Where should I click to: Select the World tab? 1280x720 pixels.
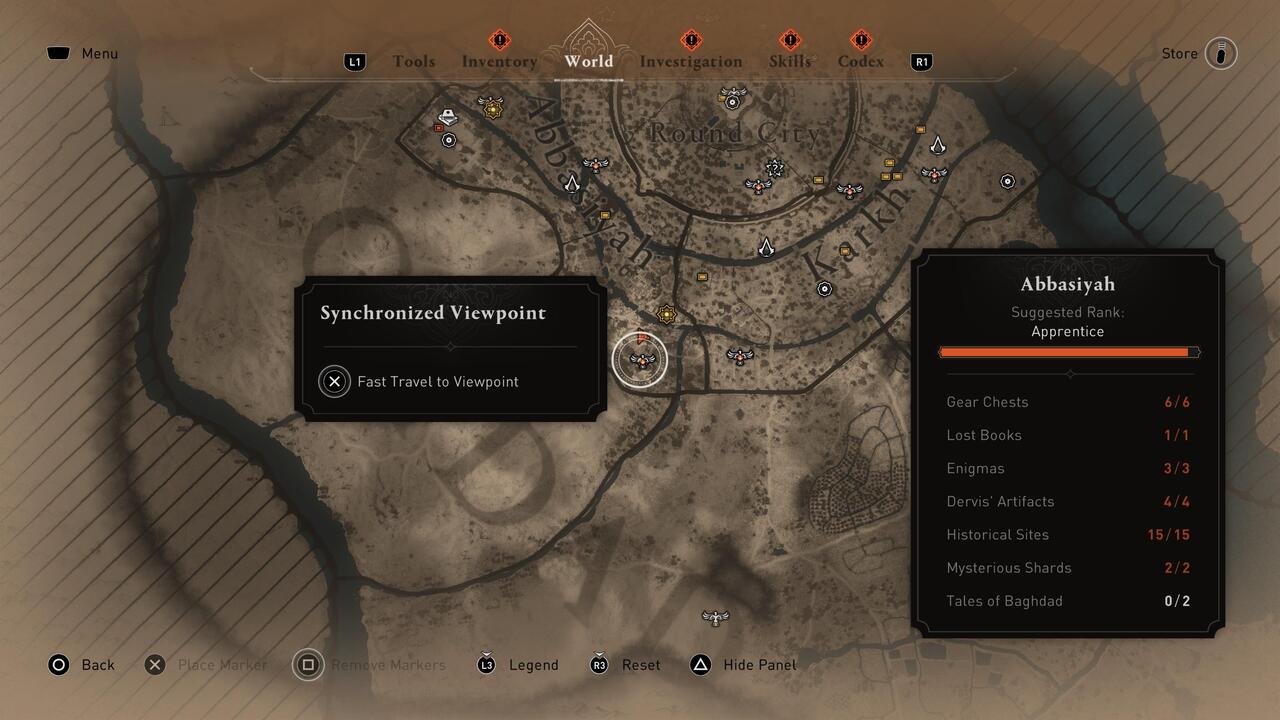tap(589, 61)
